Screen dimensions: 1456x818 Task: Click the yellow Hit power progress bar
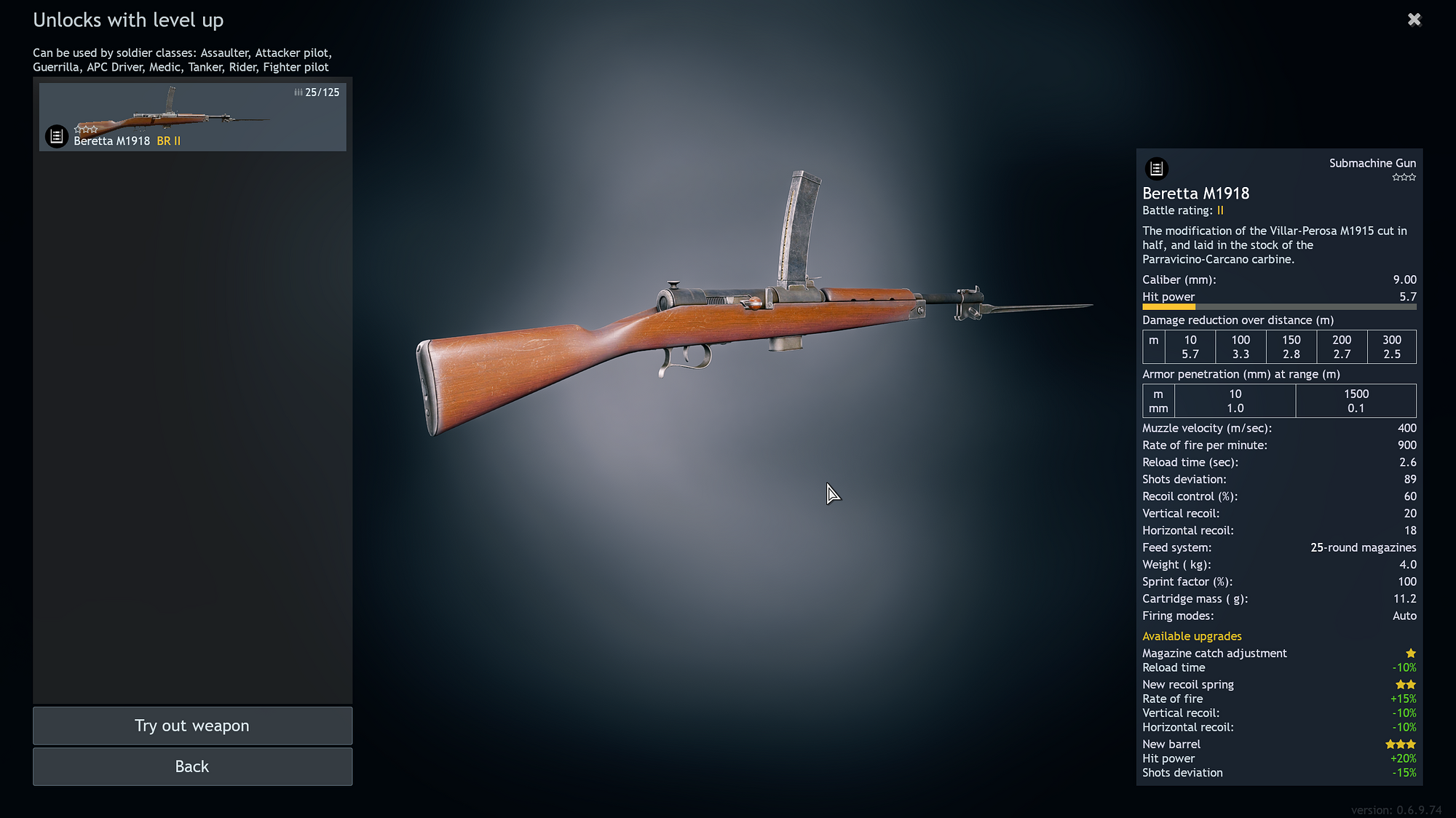[x=1168, y=307]
